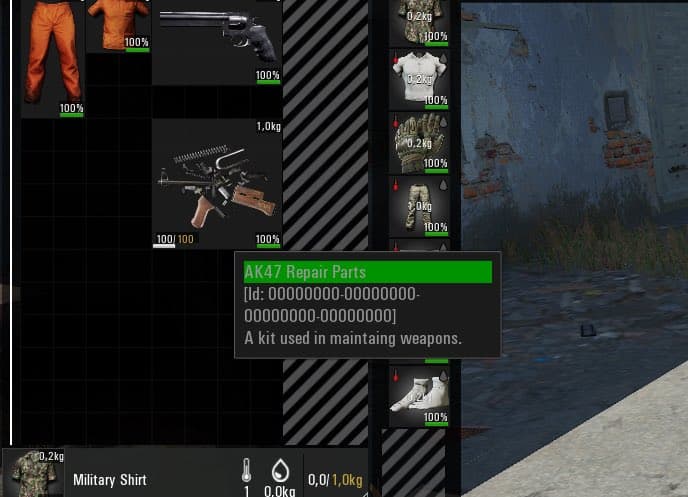
Task: Select the white t-shirt clothing slot
Action: pos(418,78)
